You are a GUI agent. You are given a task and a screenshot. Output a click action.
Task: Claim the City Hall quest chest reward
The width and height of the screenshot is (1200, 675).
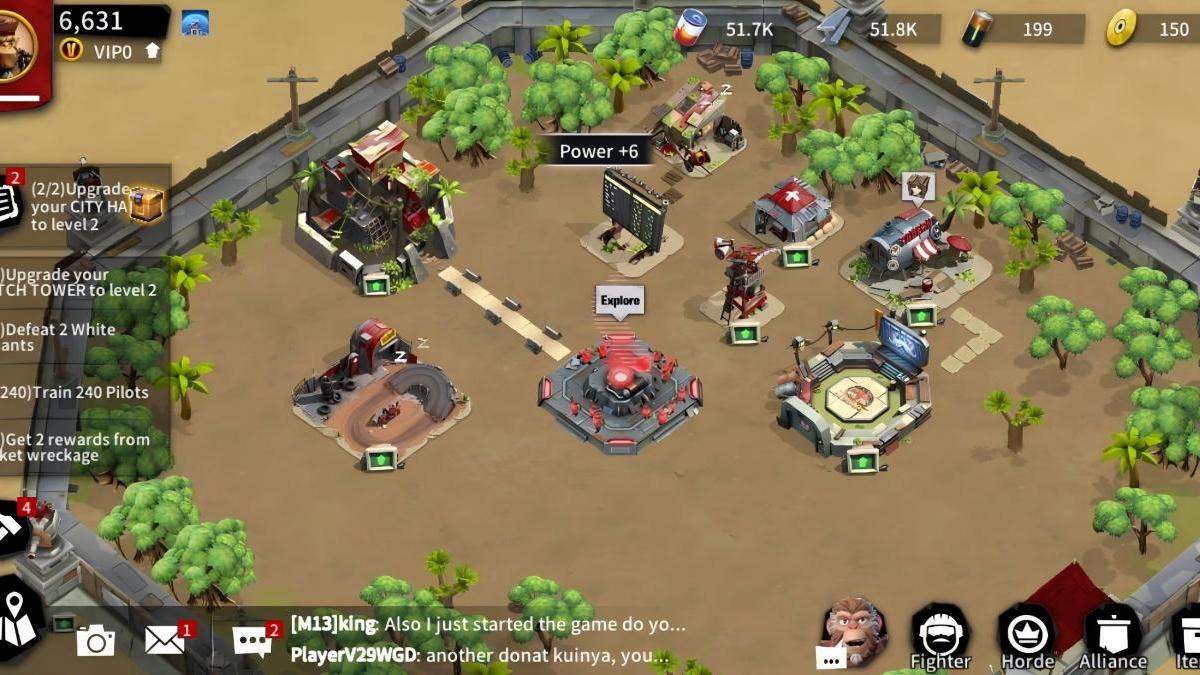tap(146, 204)
